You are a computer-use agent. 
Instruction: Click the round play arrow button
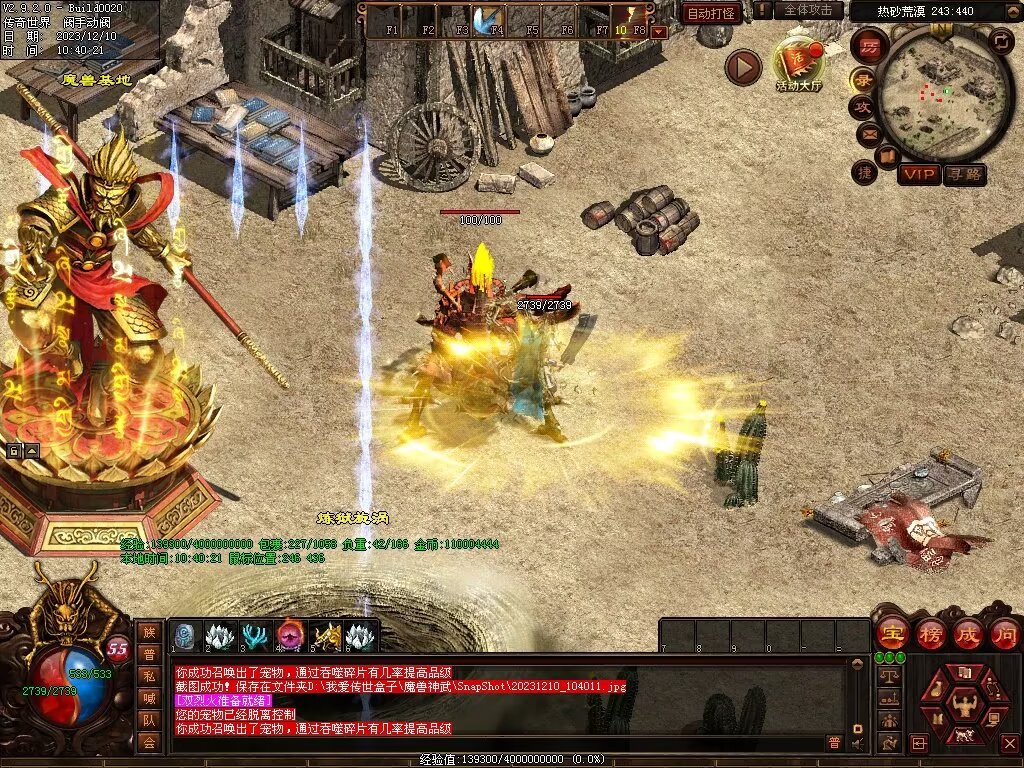point(743,67)
